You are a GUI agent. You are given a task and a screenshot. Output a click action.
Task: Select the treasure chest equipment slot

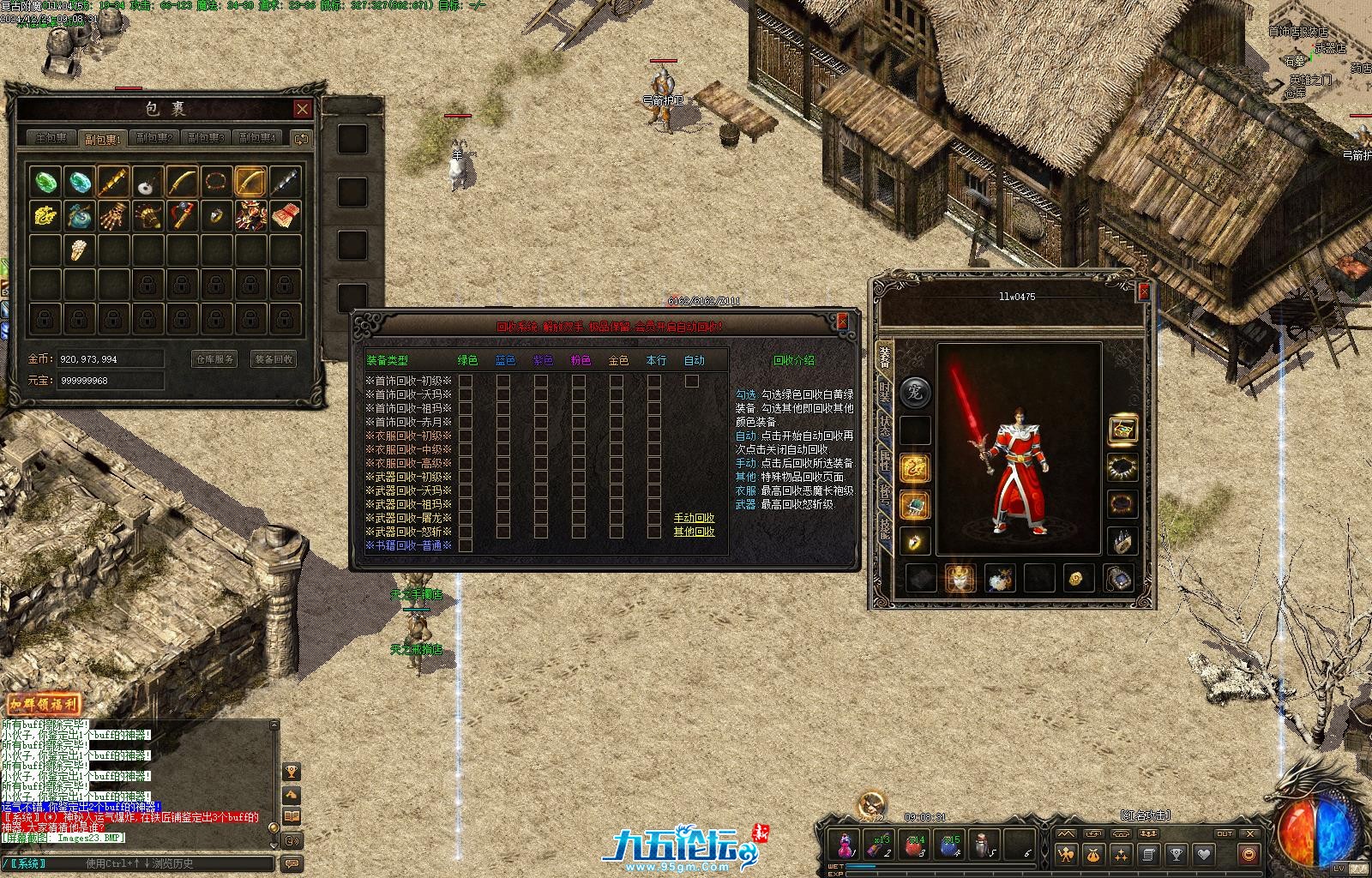pos(1122,429)
